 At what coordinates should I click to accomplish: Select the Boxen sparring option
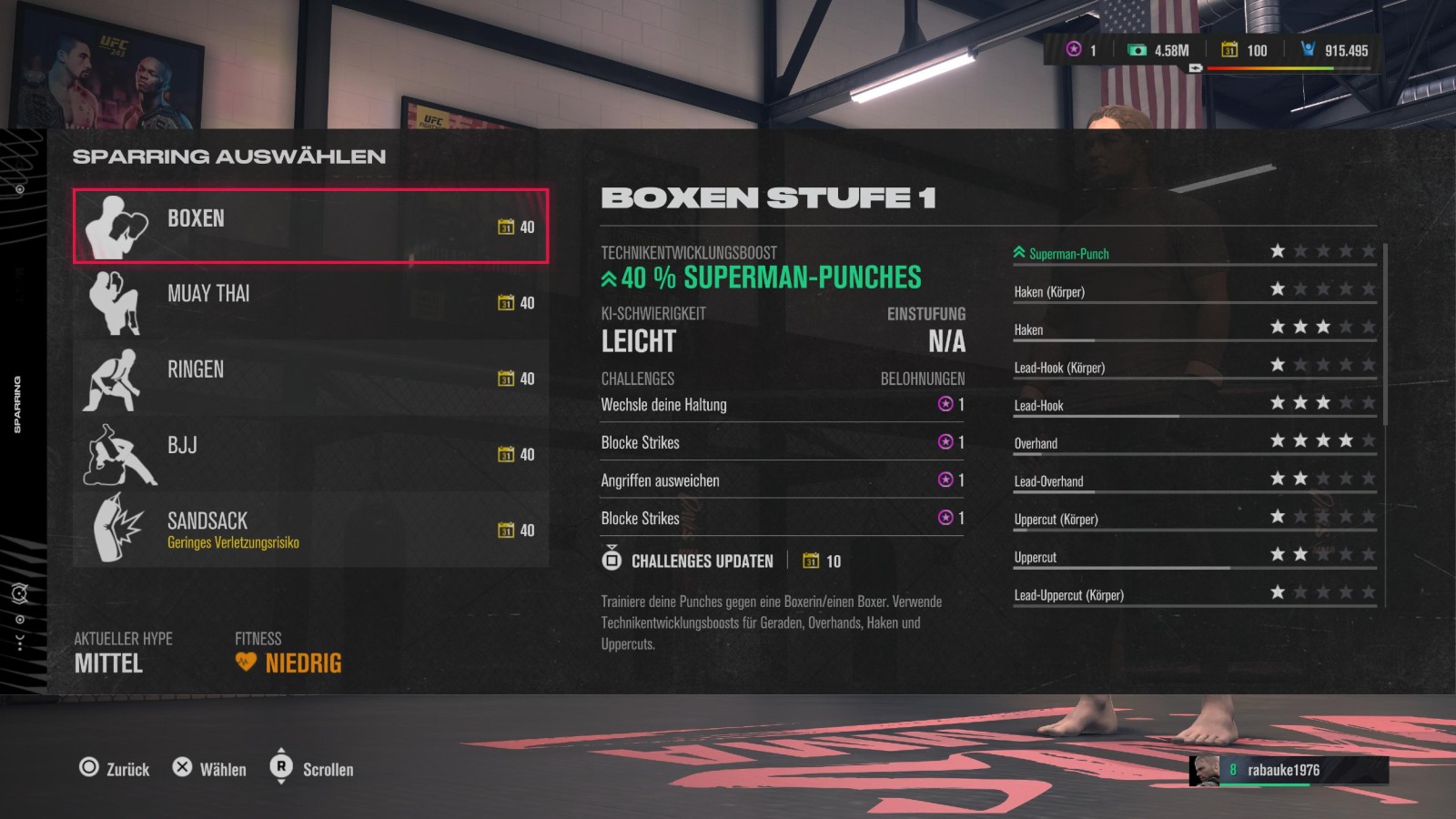pyautogui.click(x=310, y=226)
